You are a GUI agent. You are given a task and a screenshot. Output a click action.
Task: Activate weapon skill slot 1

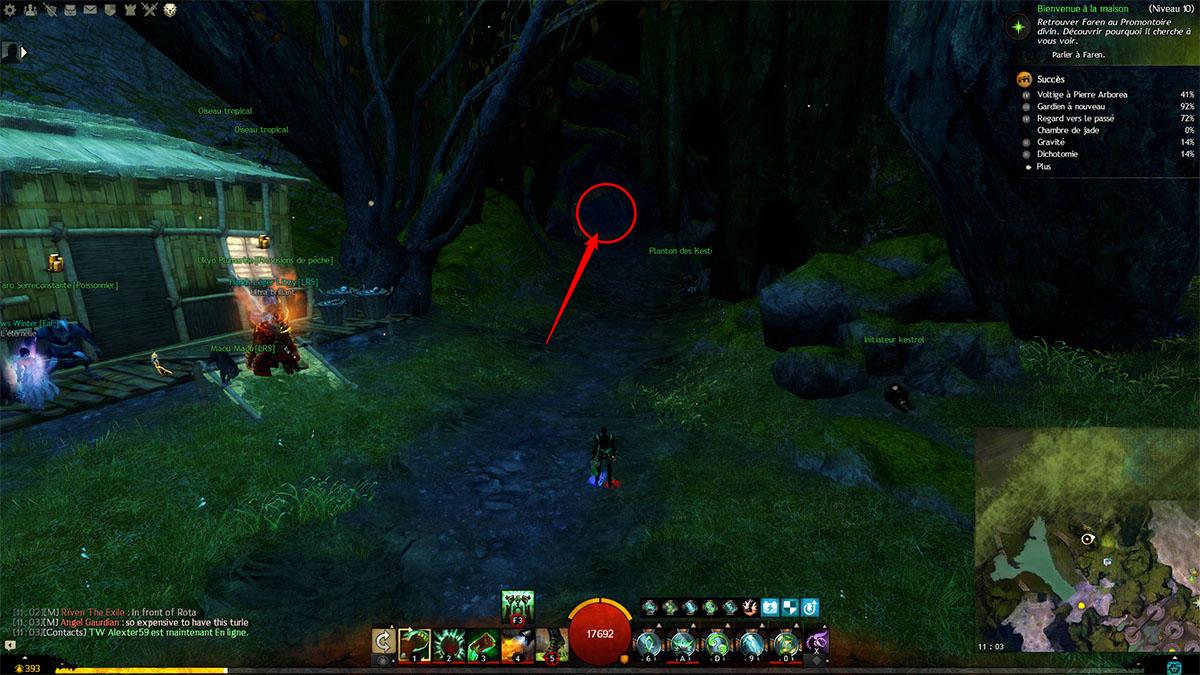(x=415, y=644)
